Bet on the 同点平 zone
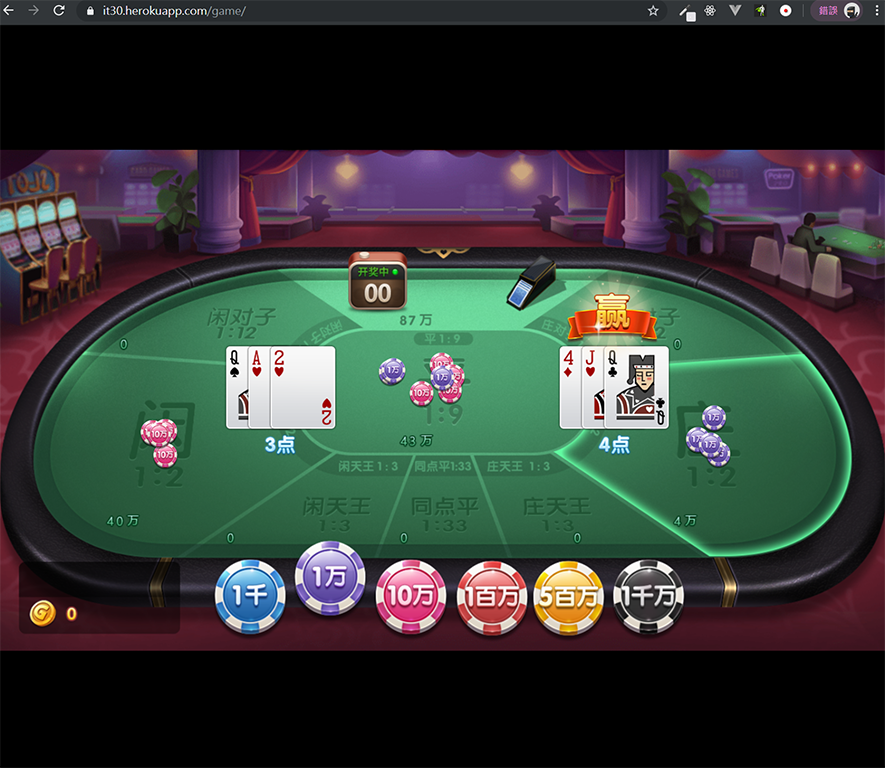Screen dimensions: 885x768 (445, 513)
